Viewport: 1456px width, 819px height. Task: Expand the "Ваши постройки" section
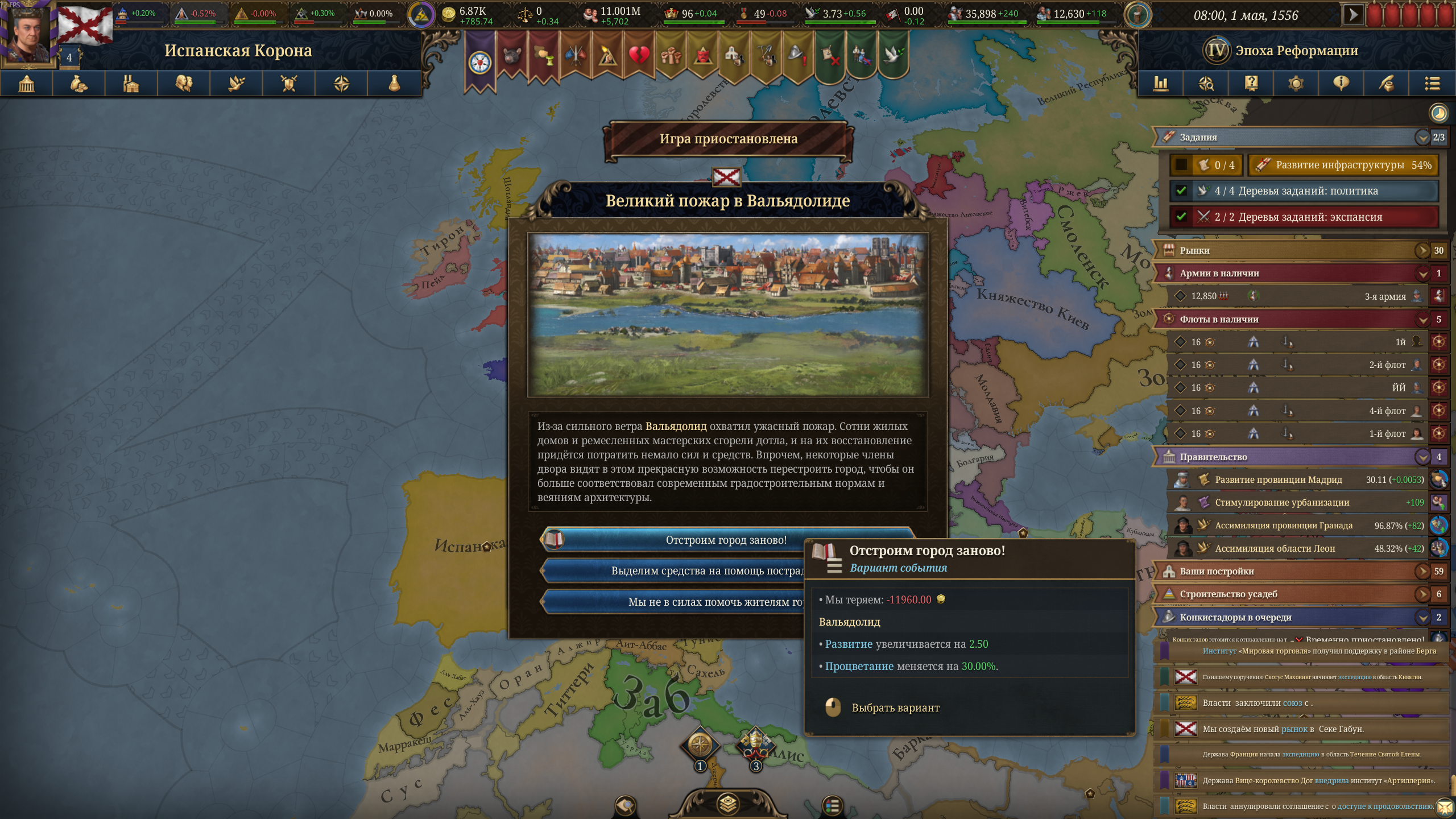[1422, 571]
